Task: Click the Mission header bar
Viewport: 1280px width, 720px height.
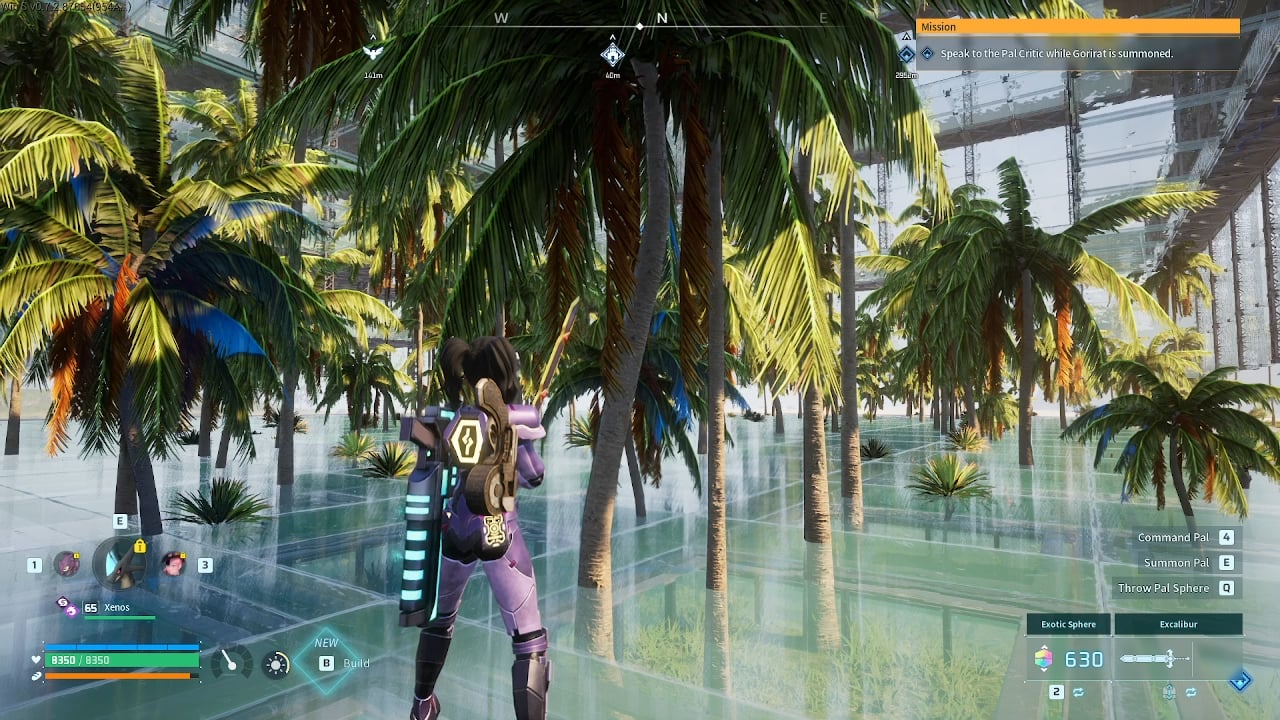Action: pyautogui.click(x=1077, y=27)
